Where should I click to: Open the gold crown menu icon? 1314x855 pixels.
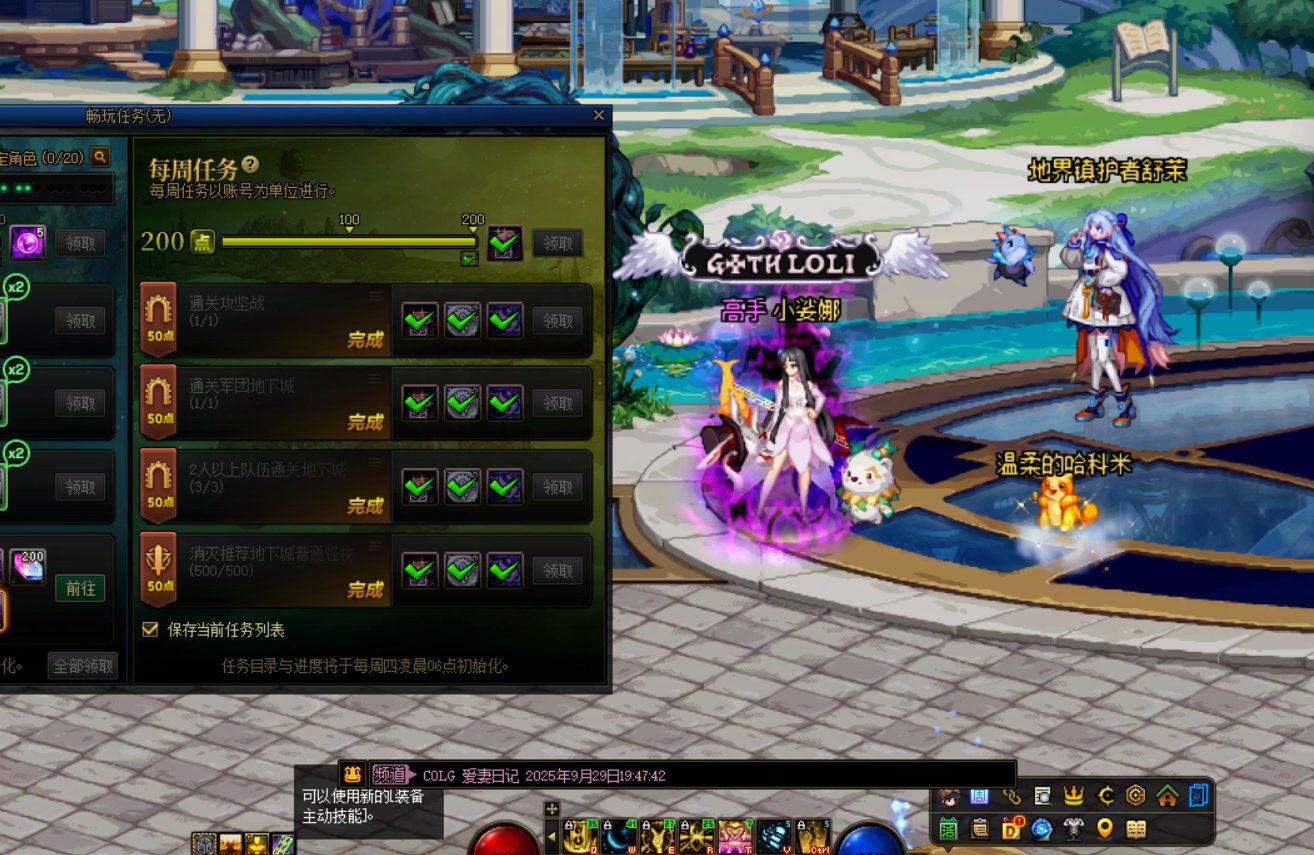1074,796
